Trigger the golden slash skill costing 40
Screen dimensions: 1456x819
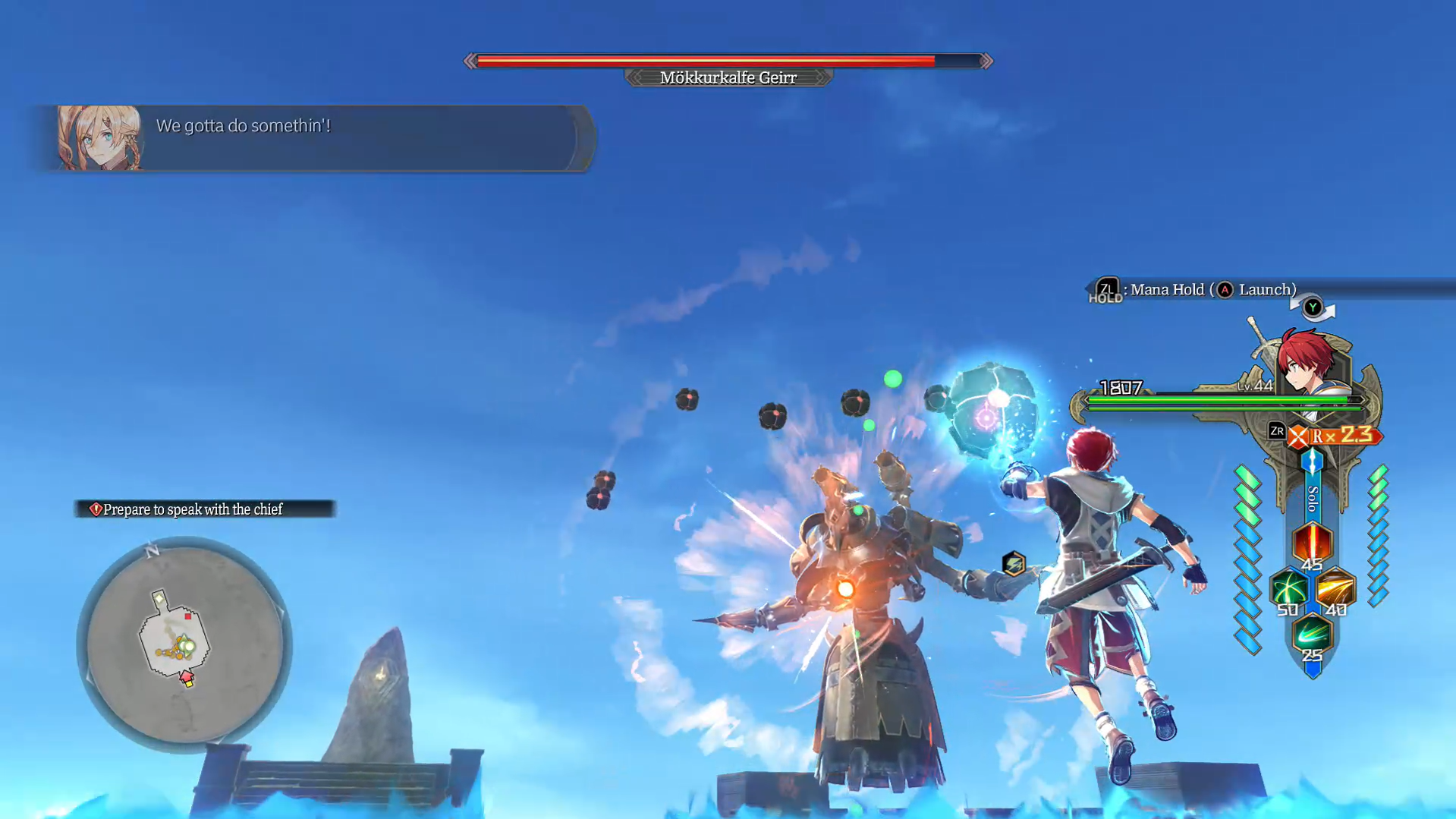(1335, 588)
